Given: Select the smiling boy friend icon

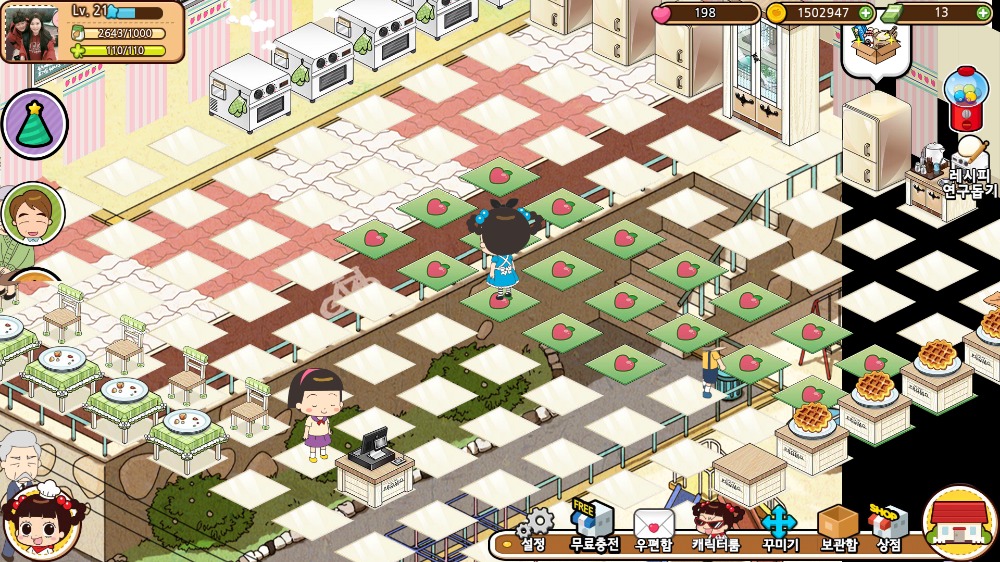Looking at the screenshot, I should pos(32,213).
